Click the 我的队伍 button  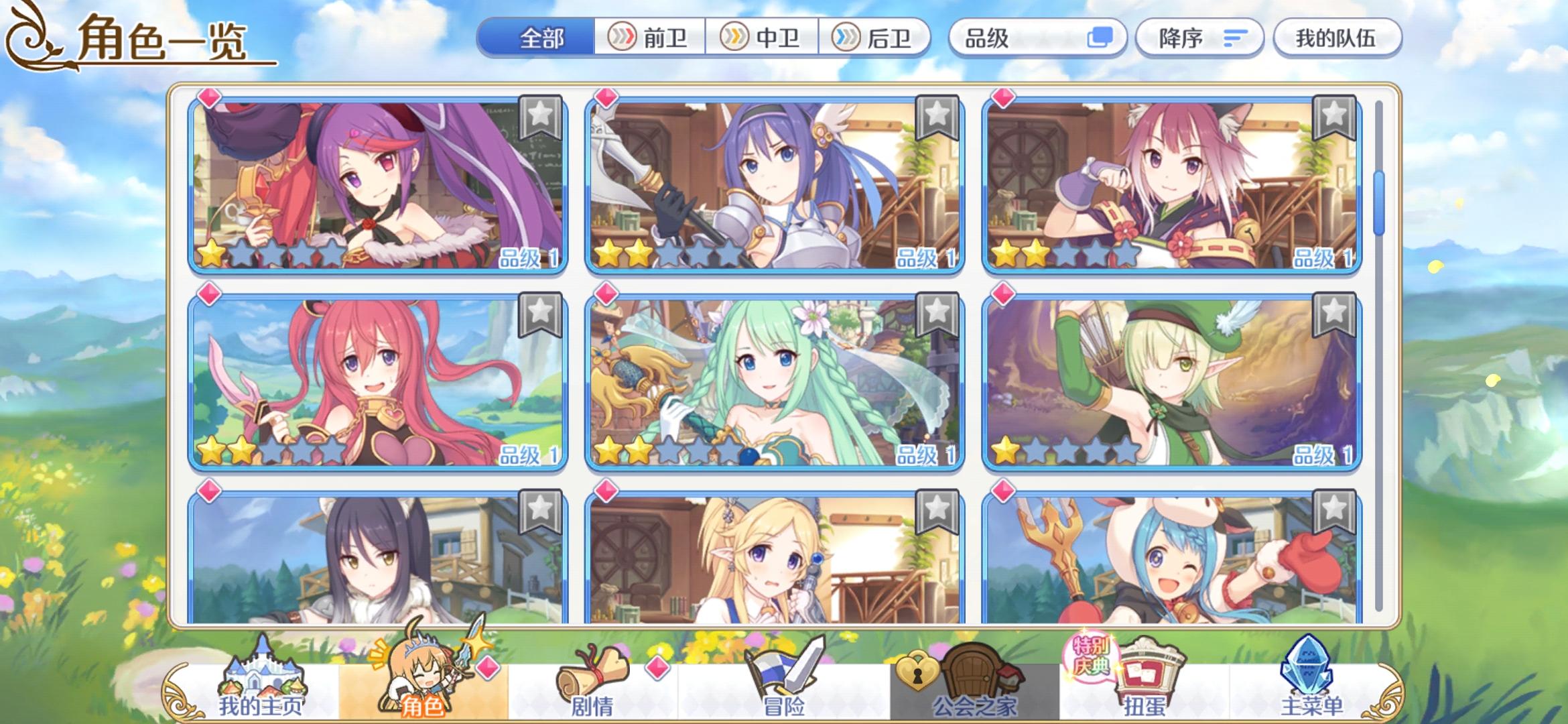[x=1336, y=38]
